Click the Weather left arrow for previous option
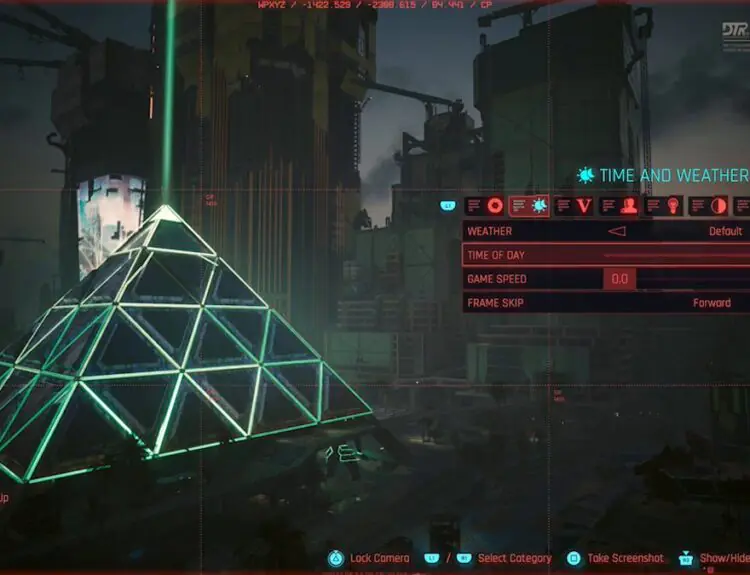The height and width of the screenshot is (575, 750). 617,231
